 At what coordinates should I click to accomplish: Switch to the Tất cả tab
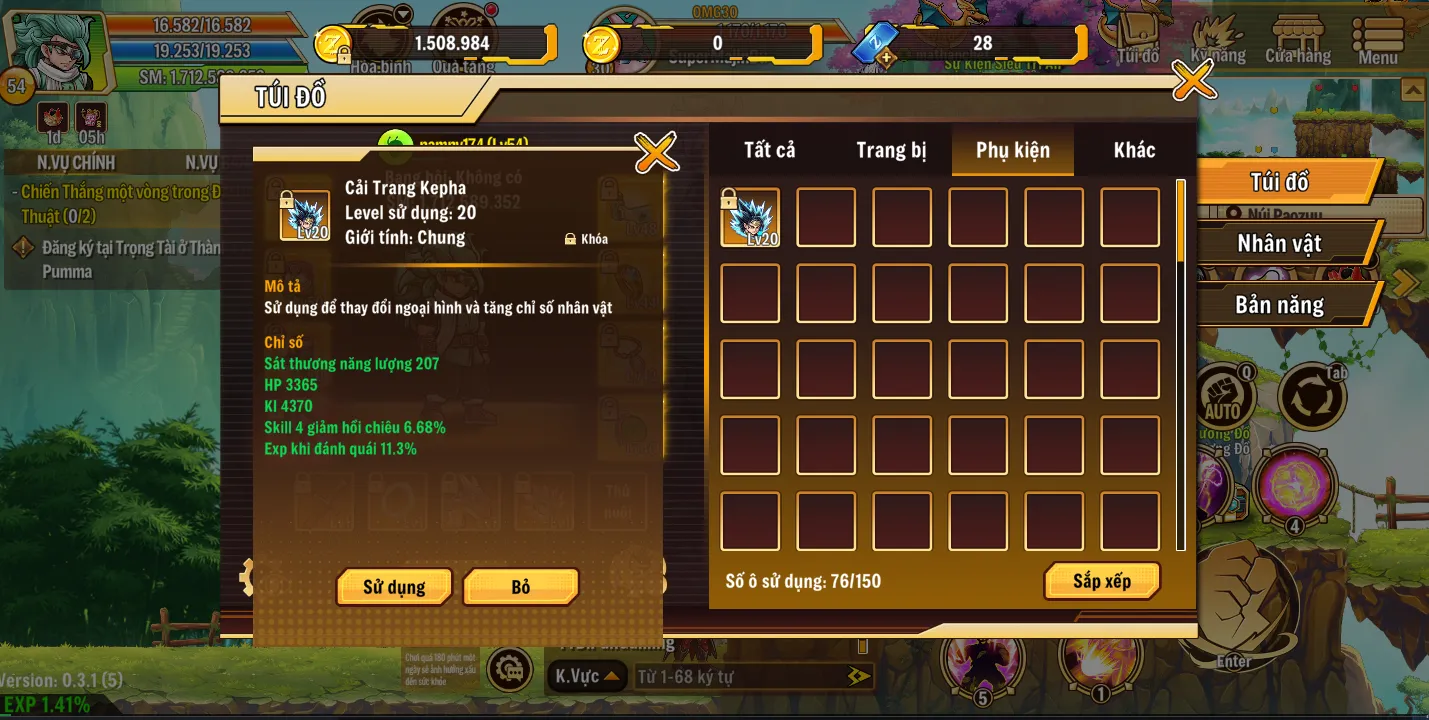770,150
